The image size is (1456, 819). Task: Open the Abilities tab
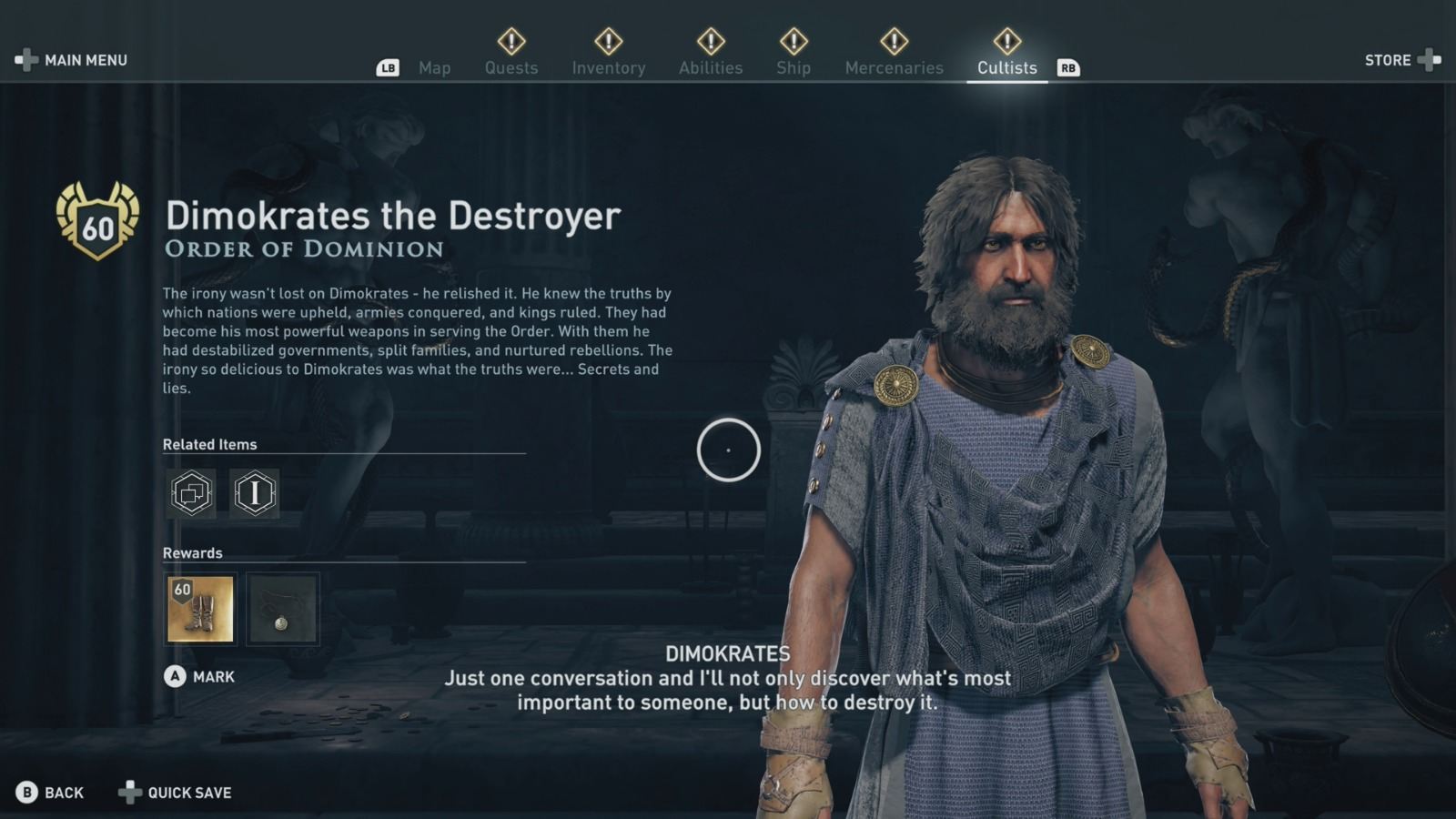pyautogui.click(x=711, y=67)
